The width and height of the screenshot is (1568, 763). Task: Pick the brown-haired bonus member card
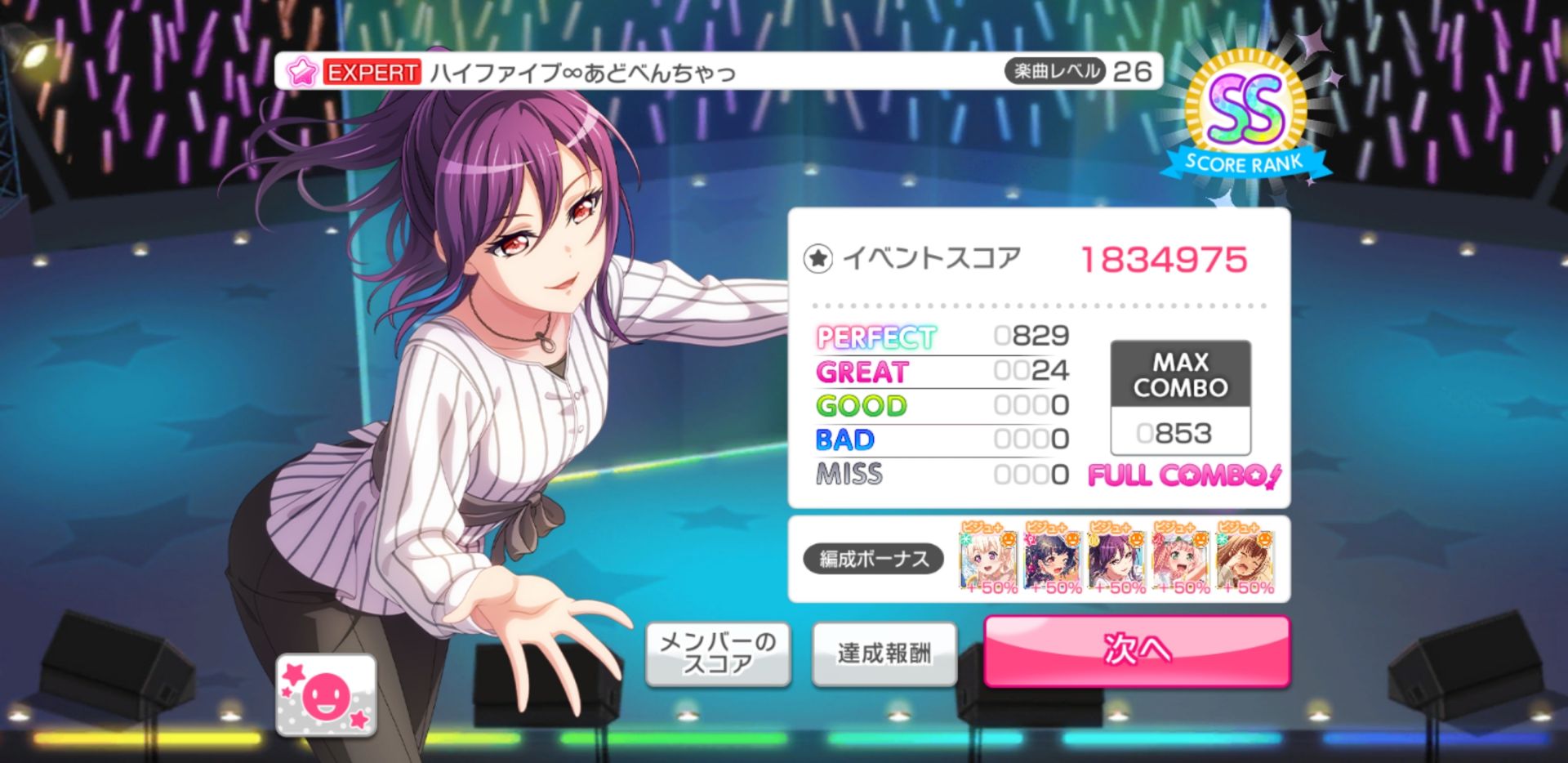[x=1245, y=559]
